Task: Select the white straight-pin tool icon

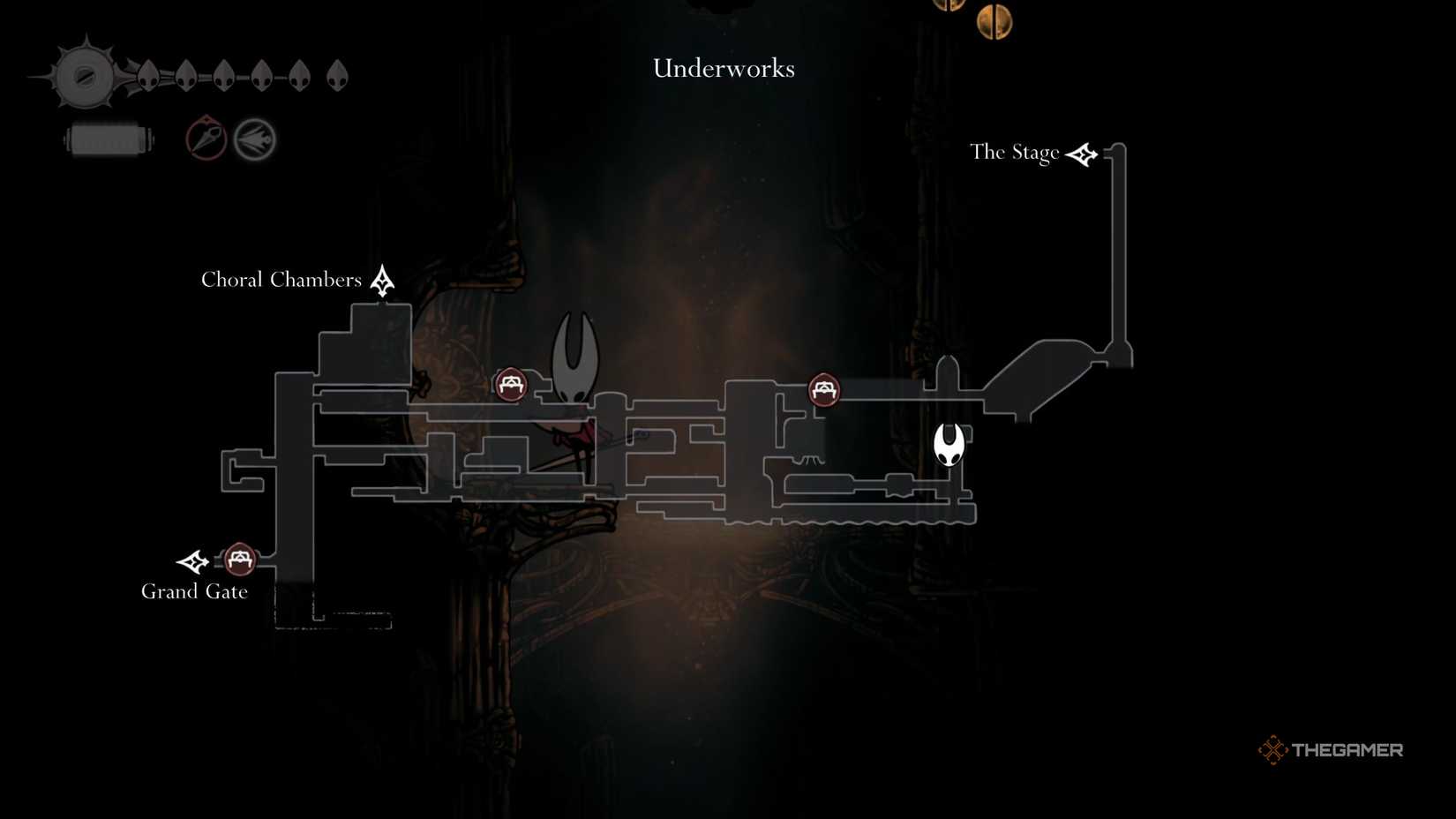Action: pos(254,138)
